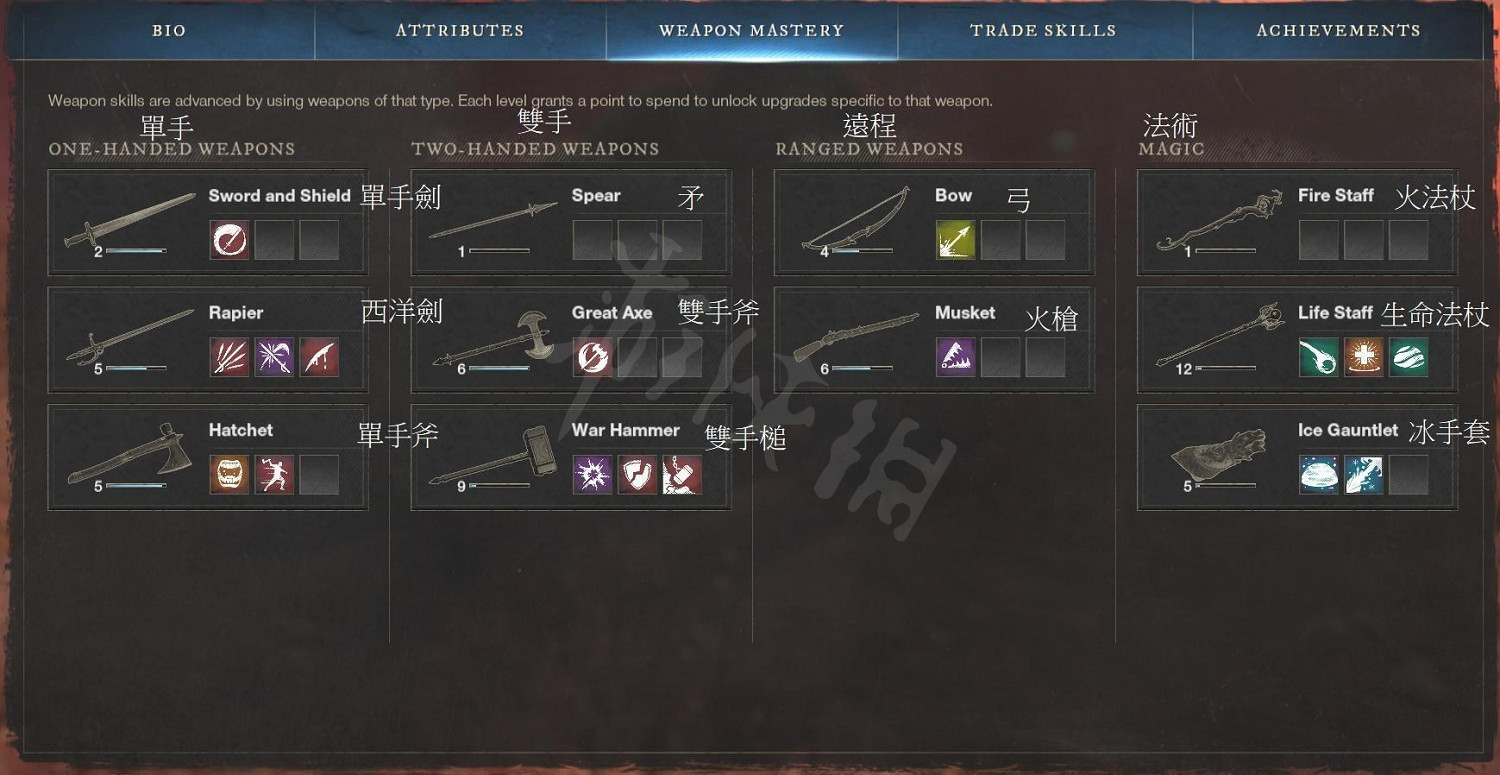Switch to the Trade Skills tab
This screenshot has height=775, width=1500.
[1044, 30]
